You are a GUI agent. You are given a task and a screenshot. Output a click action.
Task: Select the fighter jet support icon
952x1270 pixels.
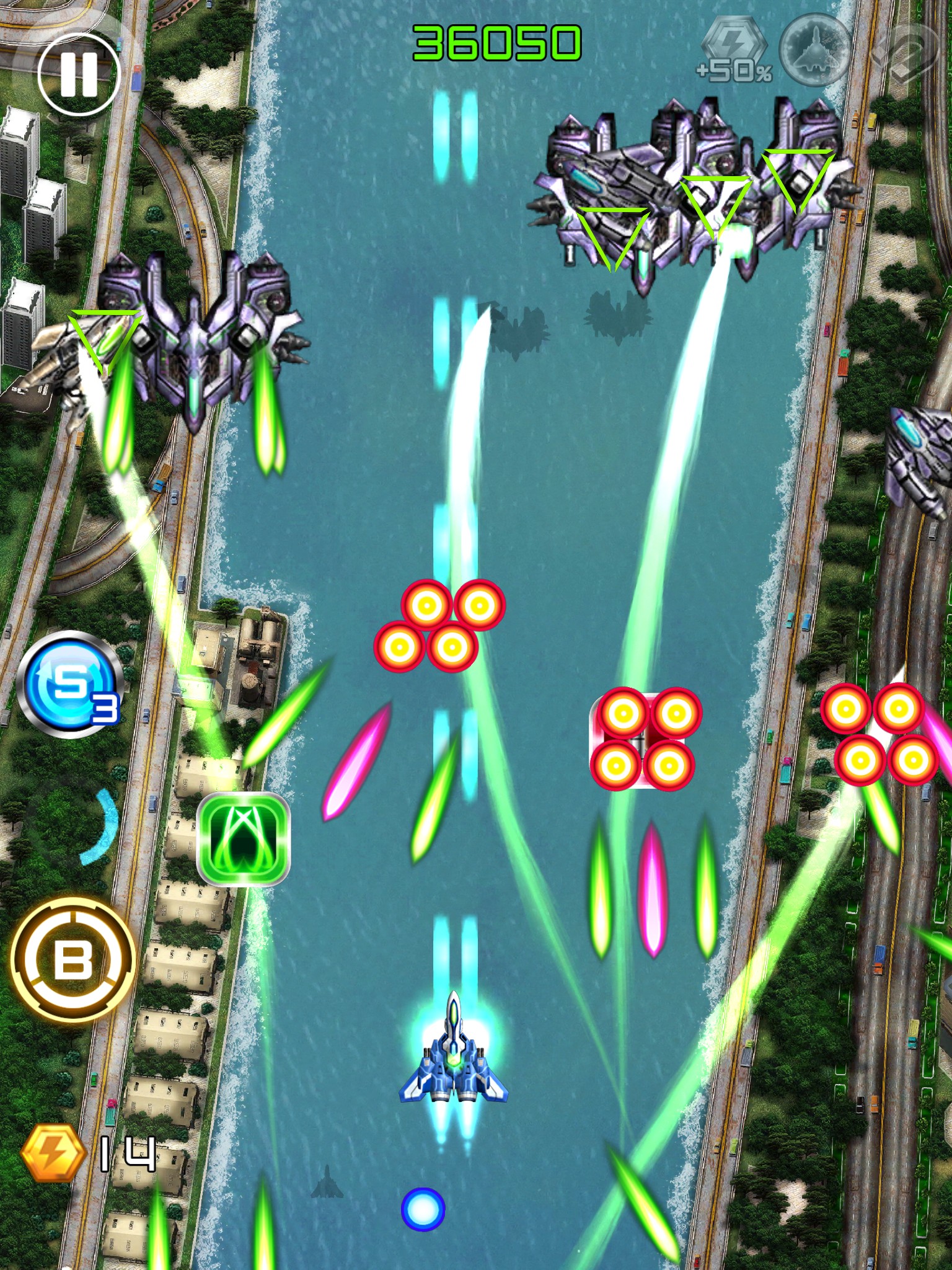point(815,51)
